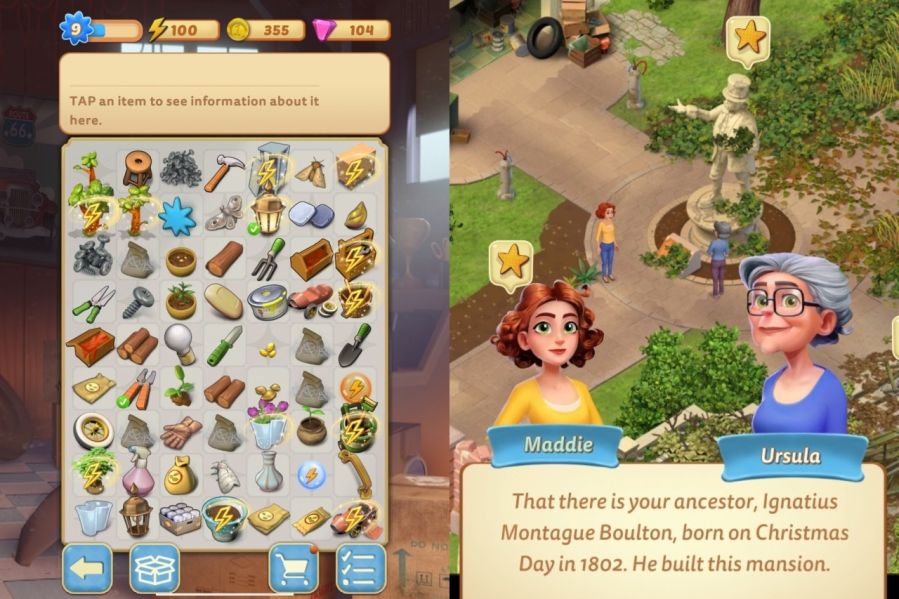Tap the gold coin money bag
899x599 pixels.
(x=181, y=472)
